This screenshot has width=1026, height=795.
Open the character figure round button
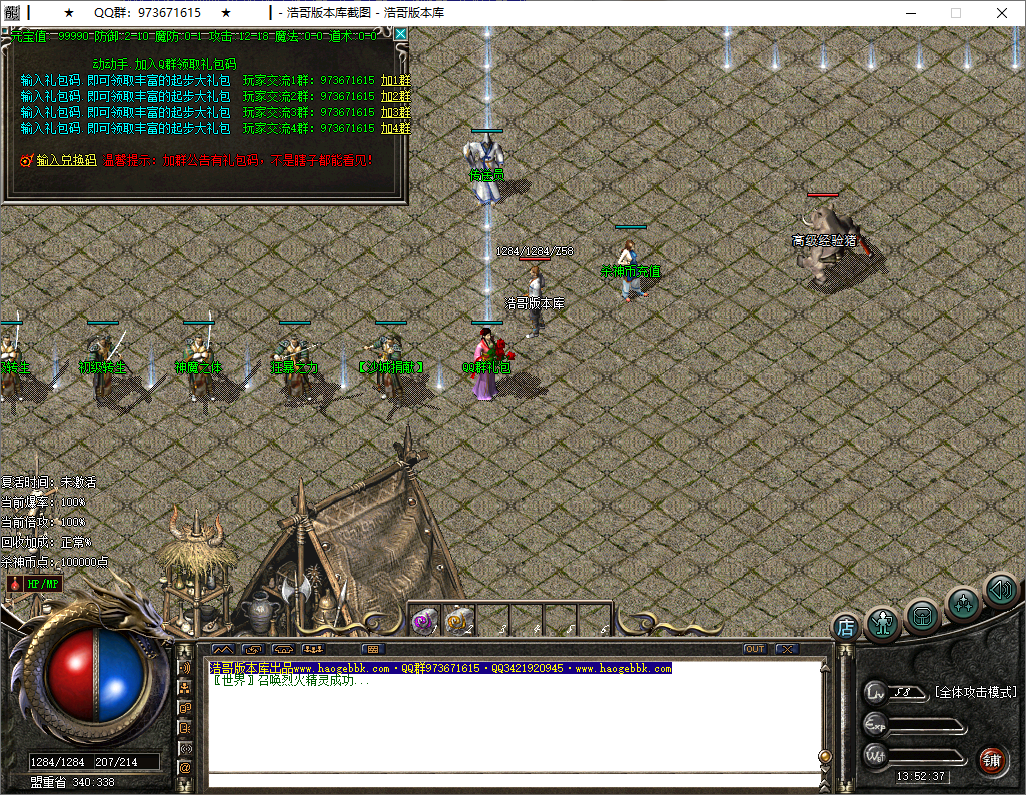point(884,622)
